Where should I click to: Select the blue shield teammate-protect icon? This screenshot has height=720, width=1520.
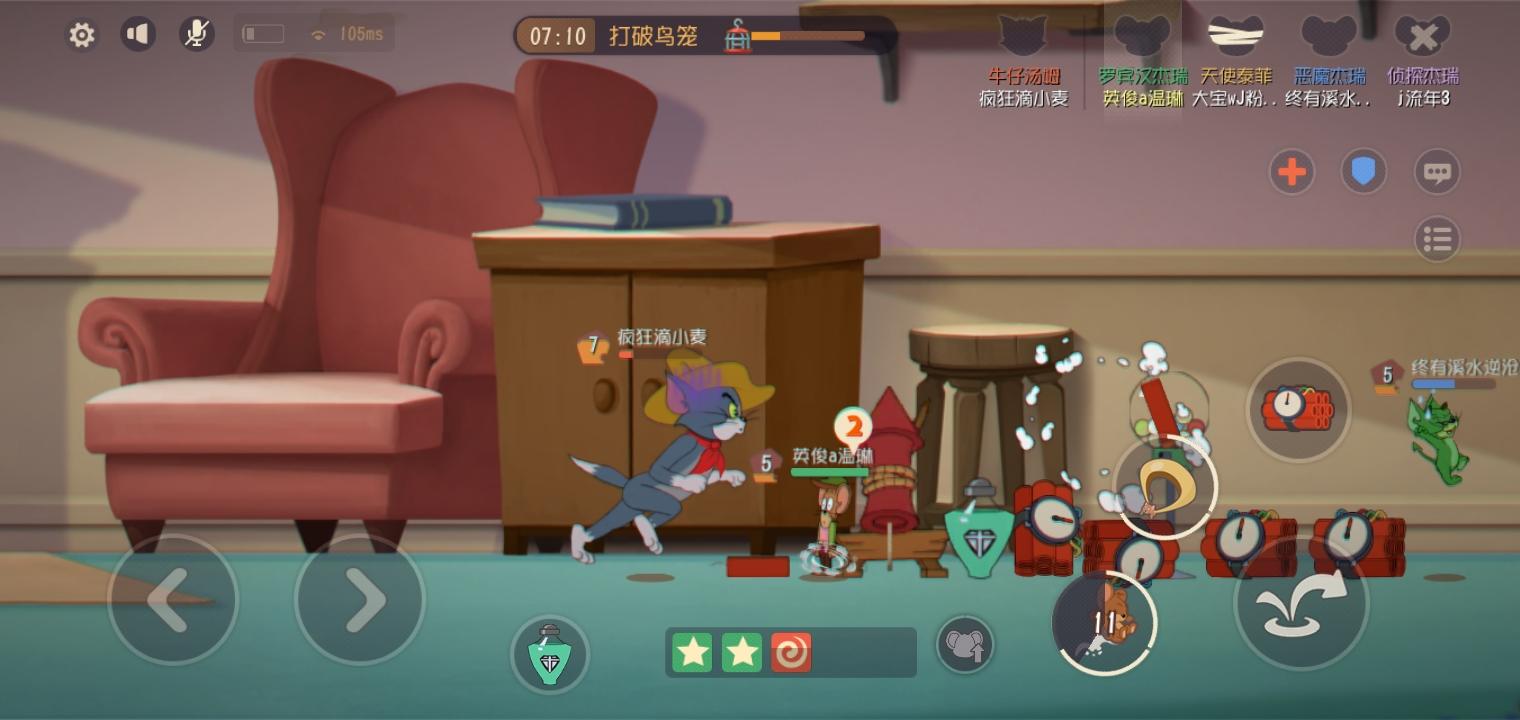click(x=1364, y=171)
